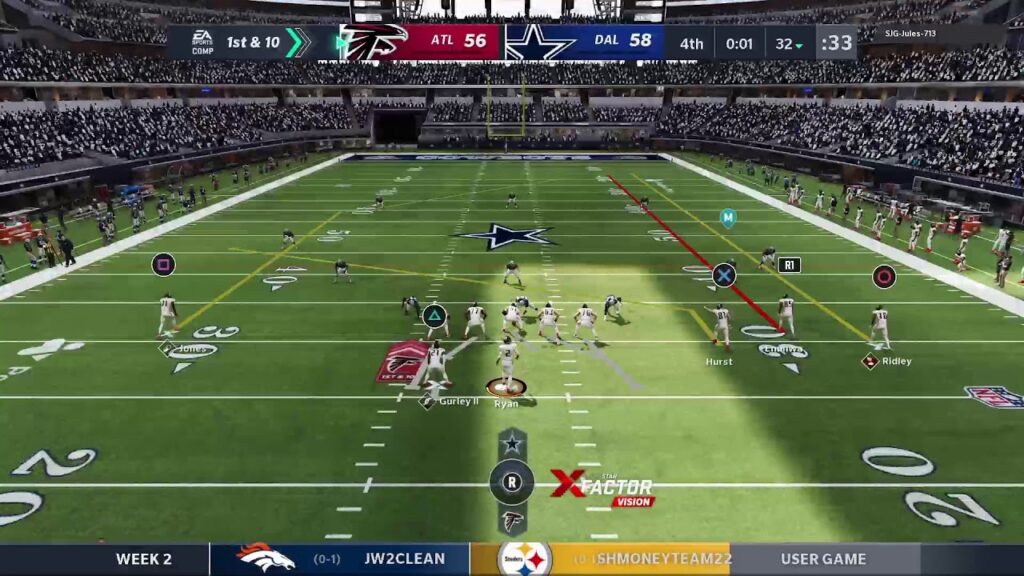The width and height of the screenshot is (1024, 576).
Task: Click the Falcons logo below the R stick indicator
Action: point(512,520)
